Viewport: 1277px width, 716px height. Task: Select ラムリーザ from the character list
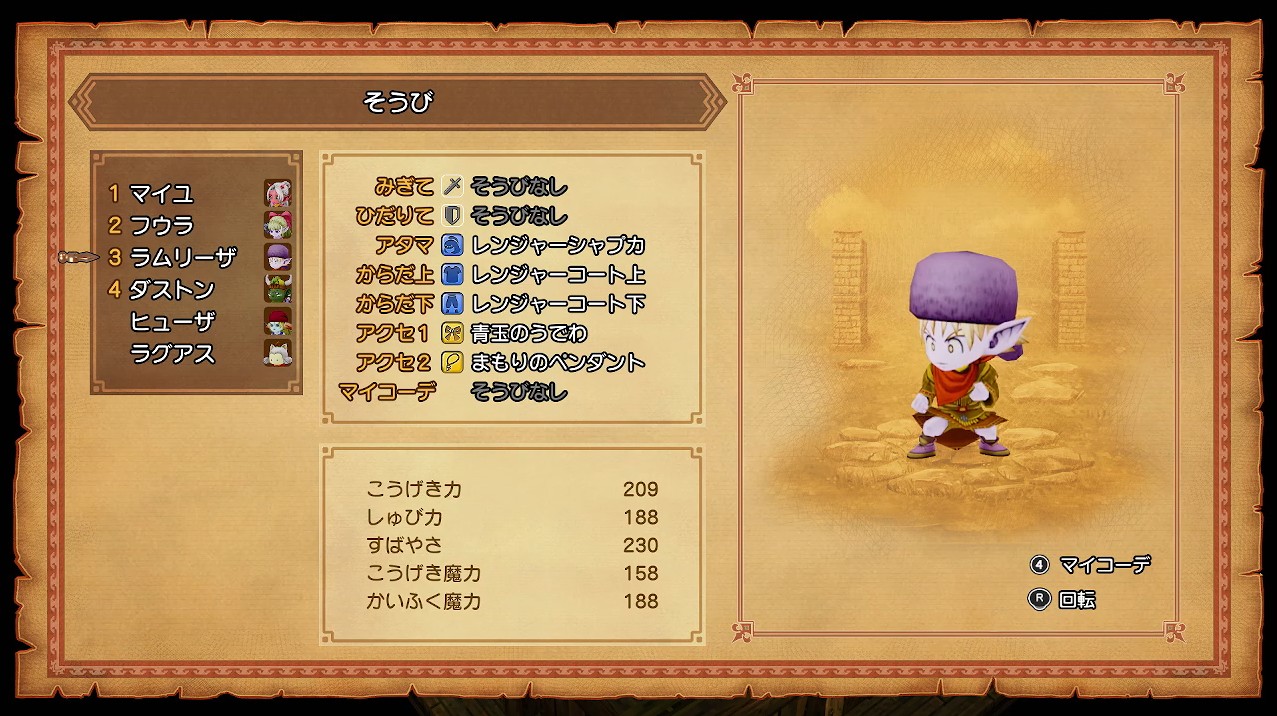point(182,257)
